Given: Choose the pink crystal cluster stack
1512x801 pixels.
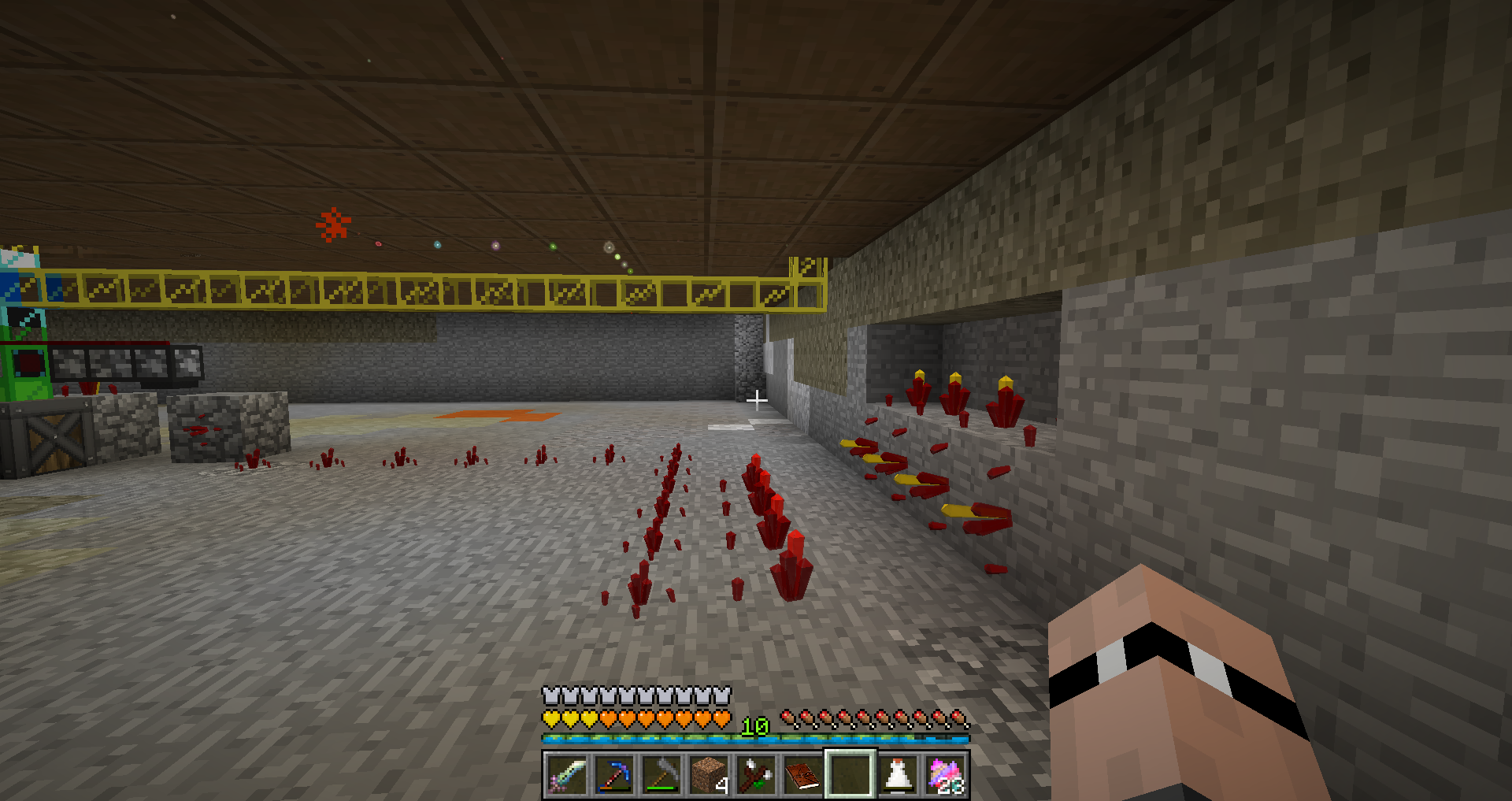Looking at the screenshot, I should (945, 774).
